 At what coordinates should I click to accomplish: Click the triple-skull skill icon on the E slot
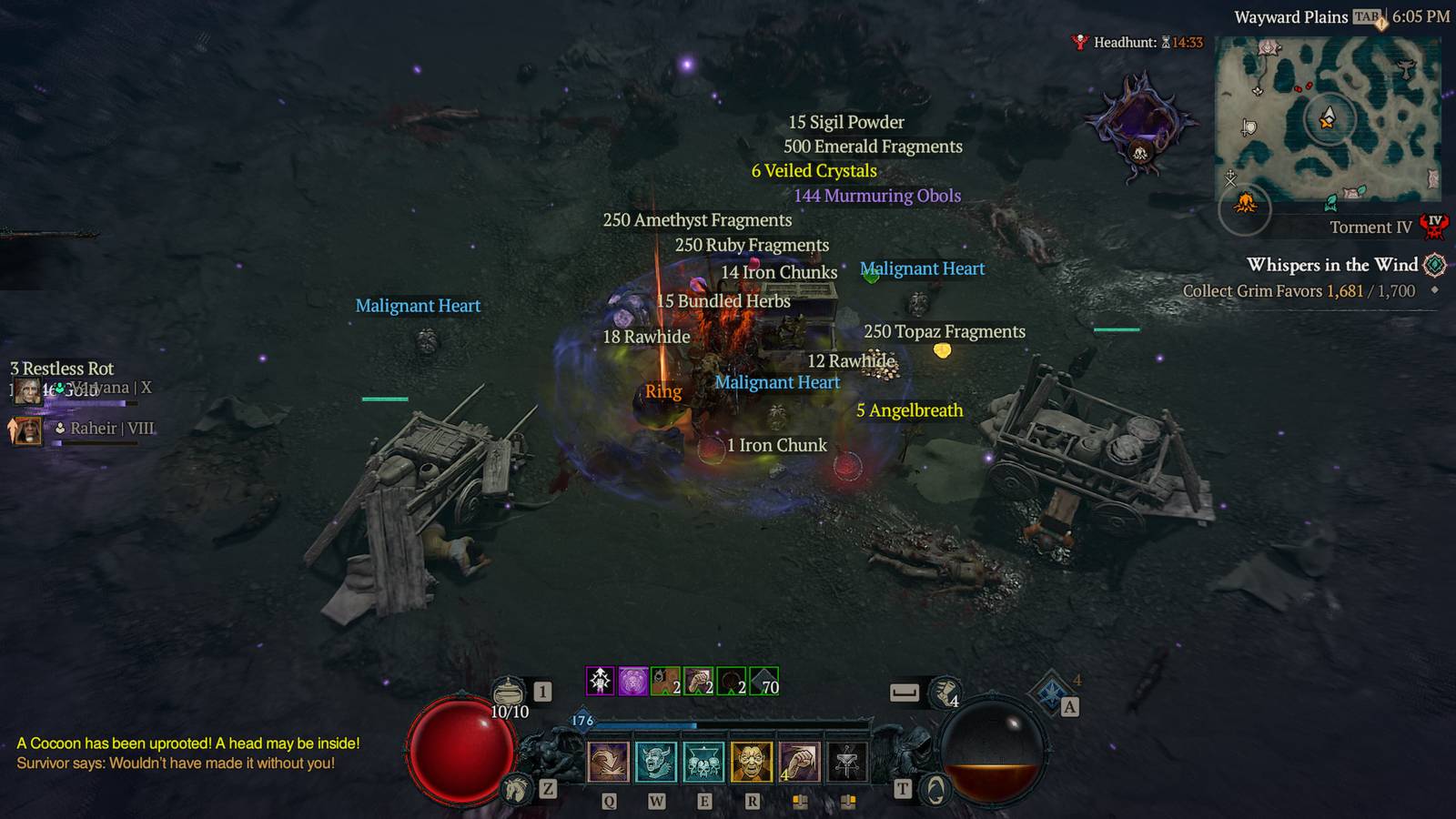703,763
